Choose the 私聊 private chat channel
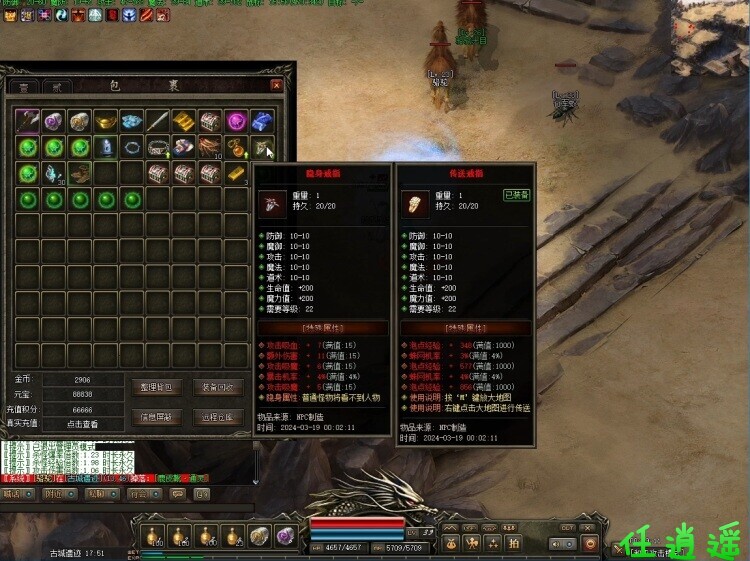This screenshot has width=750, height=561. pyautogui.click(x=97, y=493)
